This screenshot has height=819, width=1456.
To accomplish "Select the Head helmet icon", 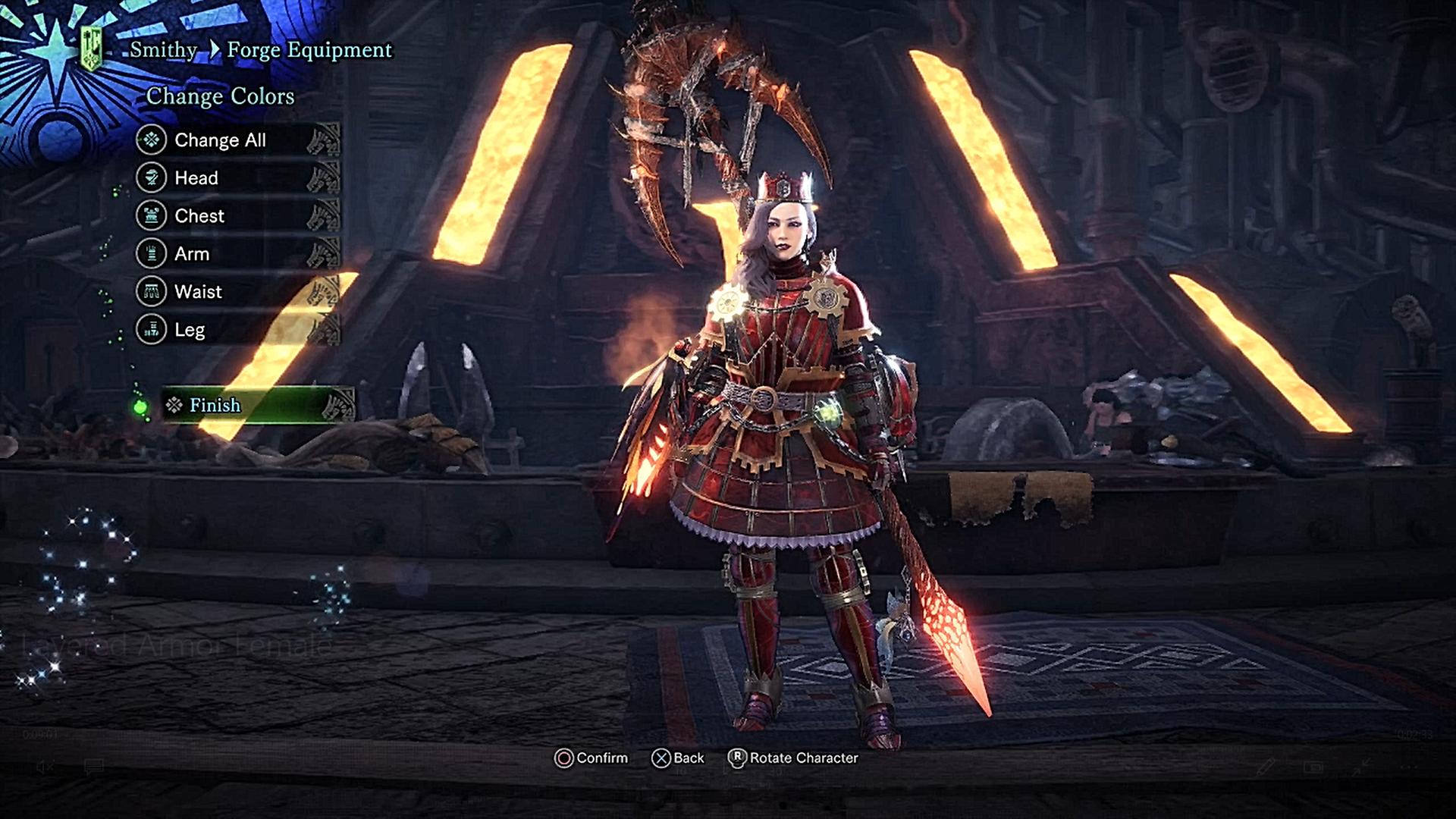I will pyautogui.click(x=149, y=177).
